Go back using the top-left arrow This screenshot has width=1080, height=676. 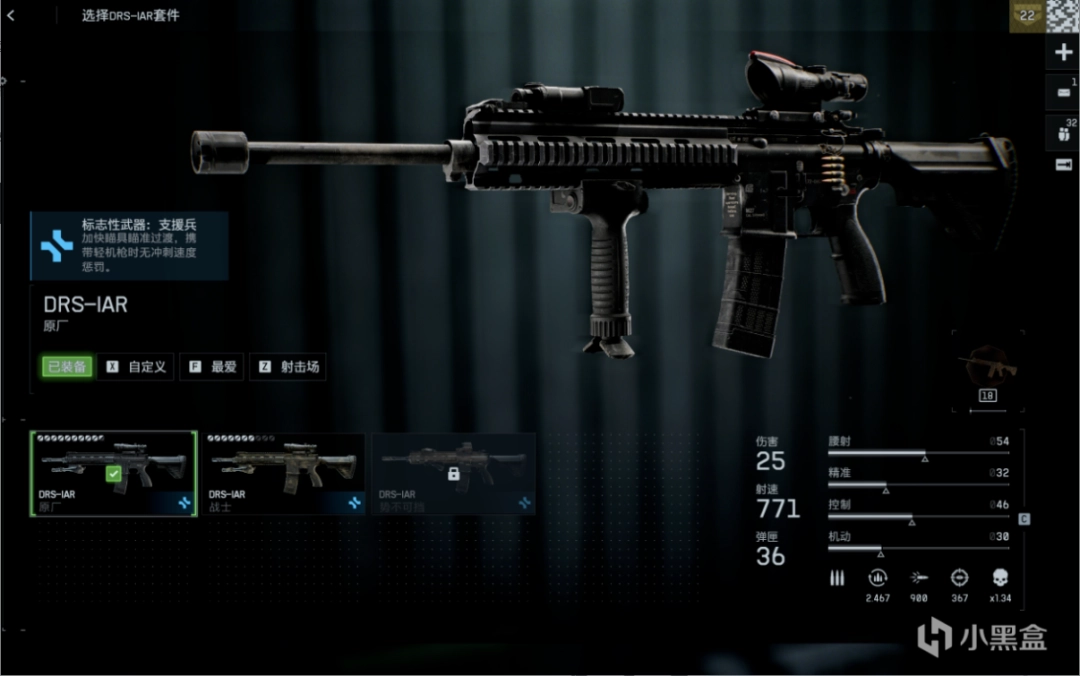point(11,15)
